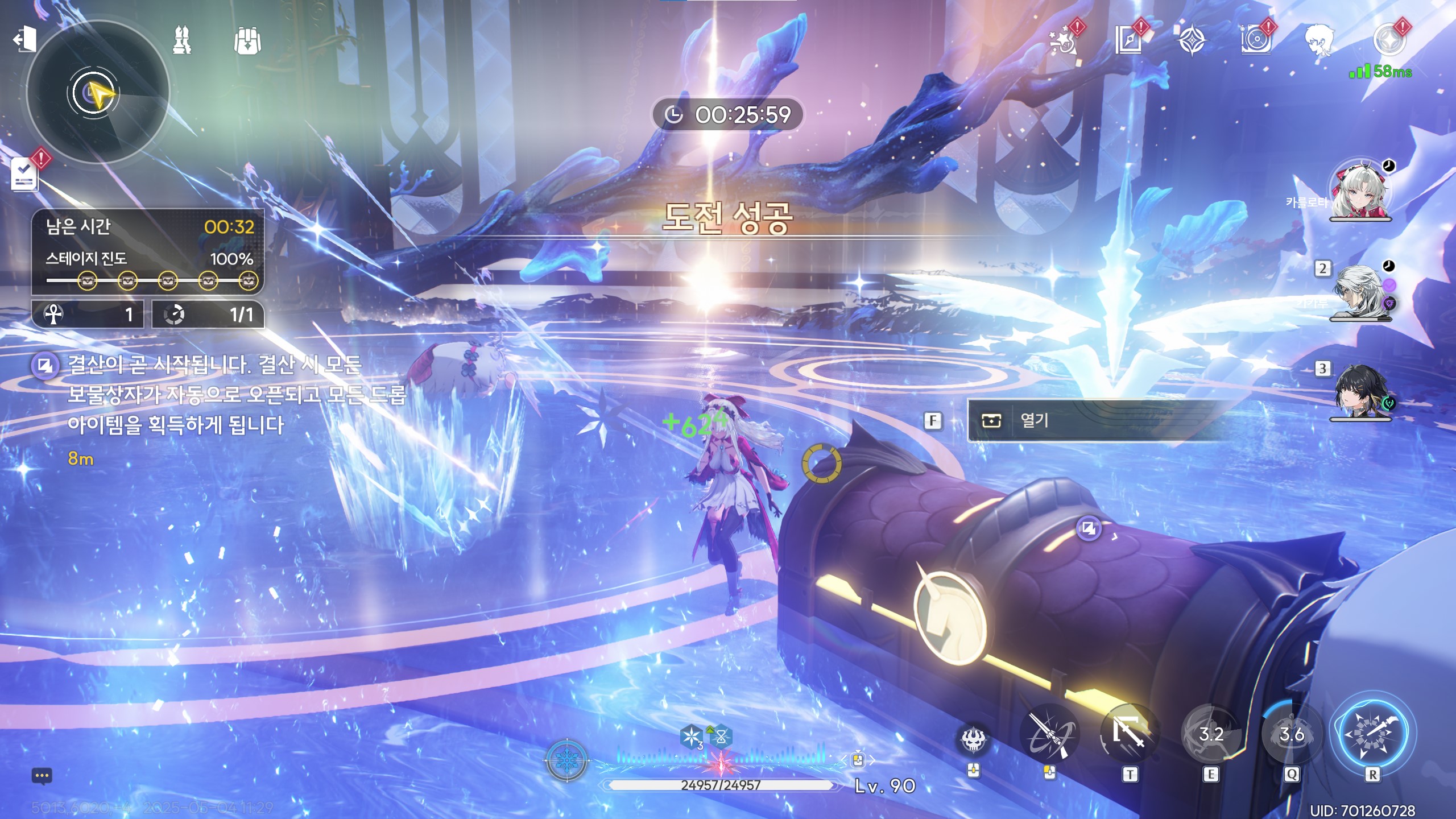Use the grapple tool icon
Viewport: 1456px width, 819px height.
coord(1049,735)
